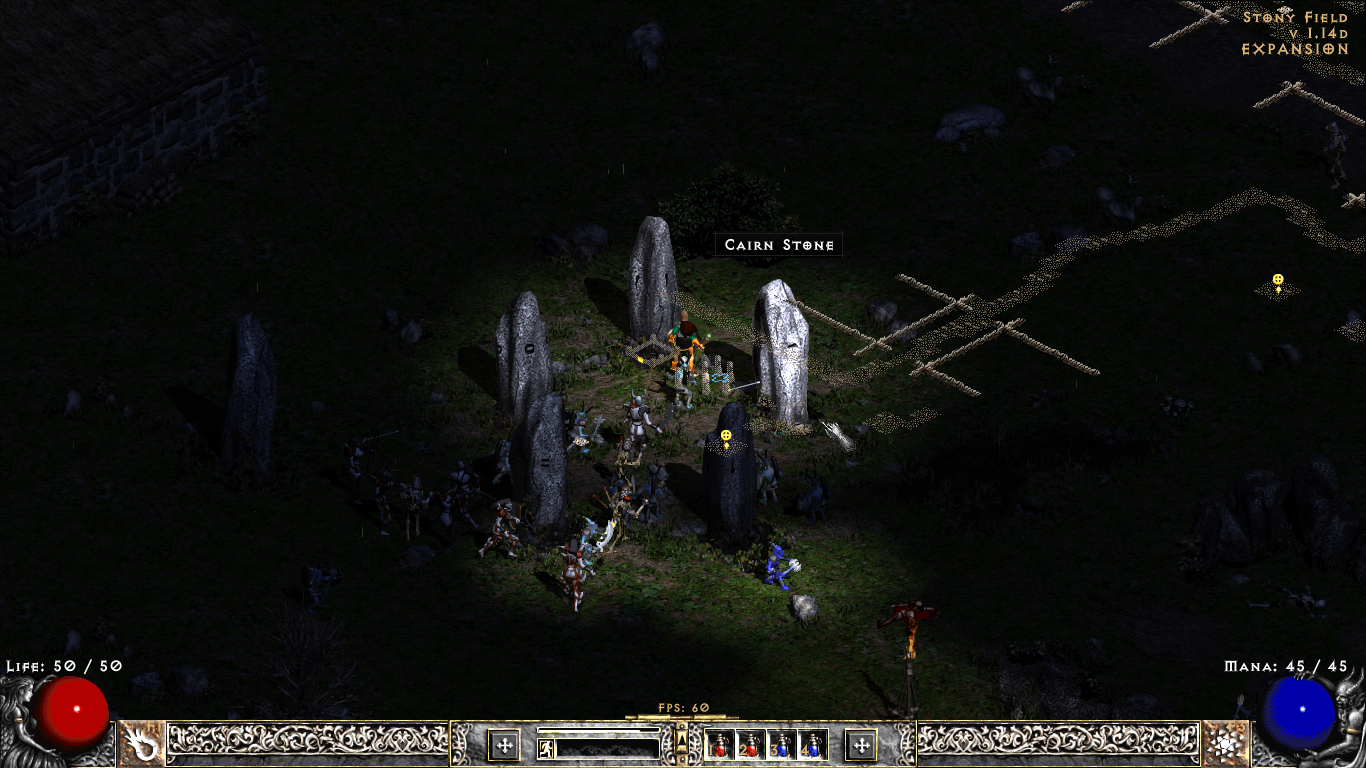Viewport: 1366px width, 768px height.
Task: Toggle the mini panel with the left crosshair button
Action: tap(505, 745)
